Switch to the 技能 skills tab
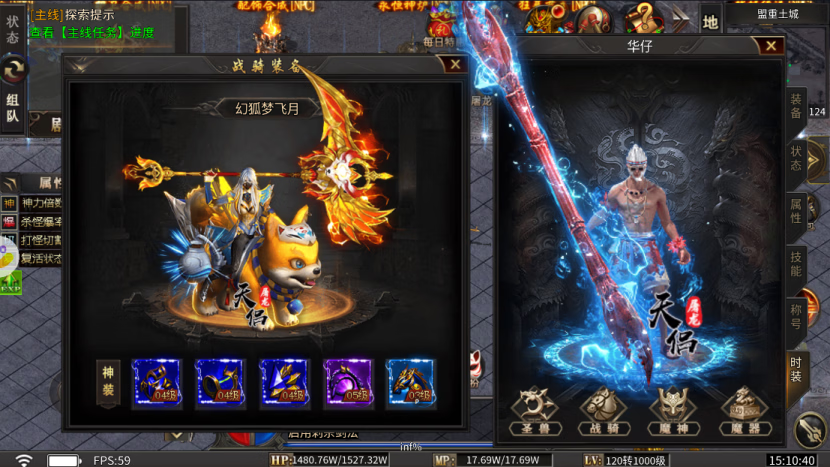 pos(796,264)
